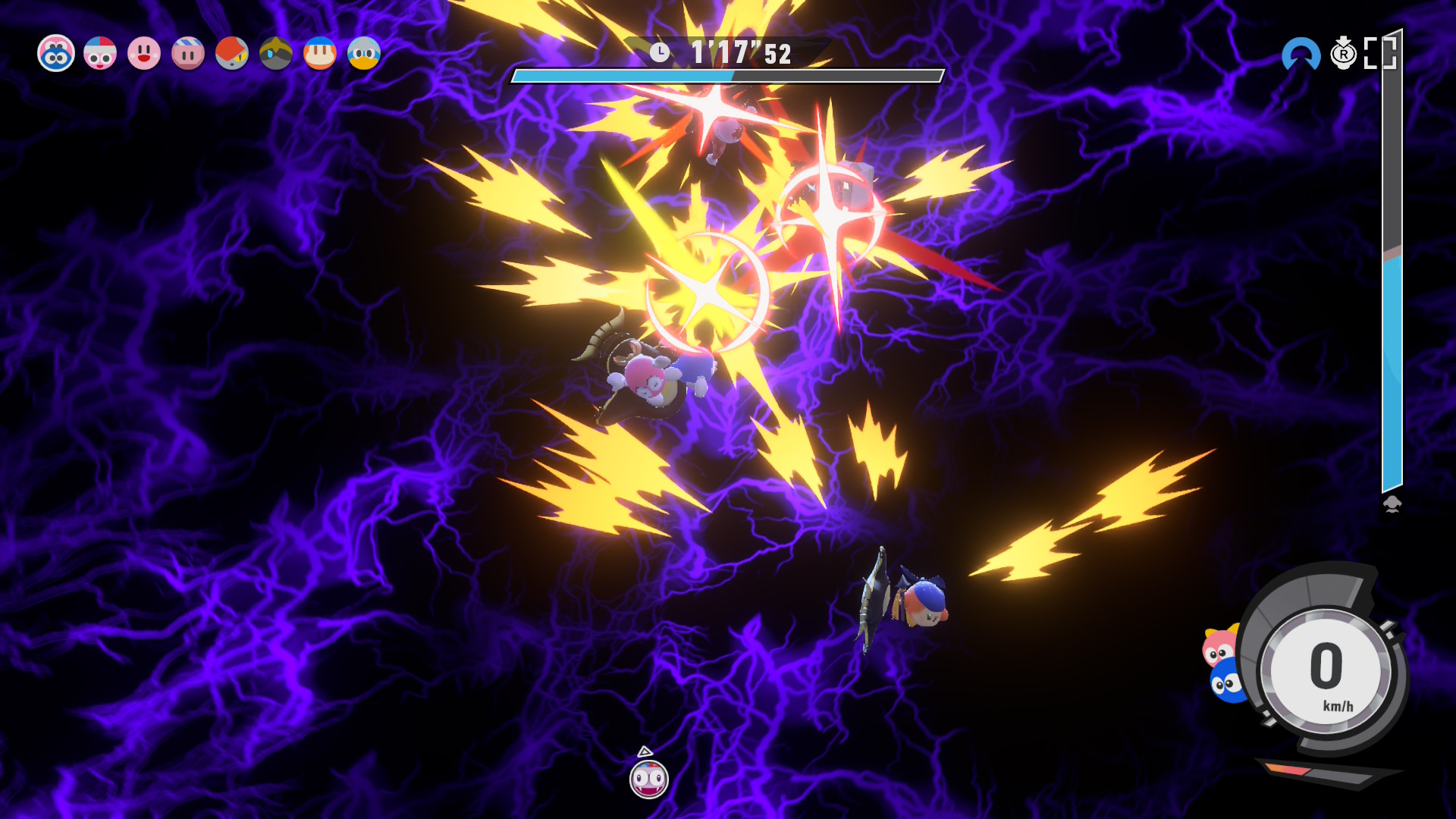Click the blue arc camera icon
This screenshot has width=1456, height=819.
(x=1301, y=55)
